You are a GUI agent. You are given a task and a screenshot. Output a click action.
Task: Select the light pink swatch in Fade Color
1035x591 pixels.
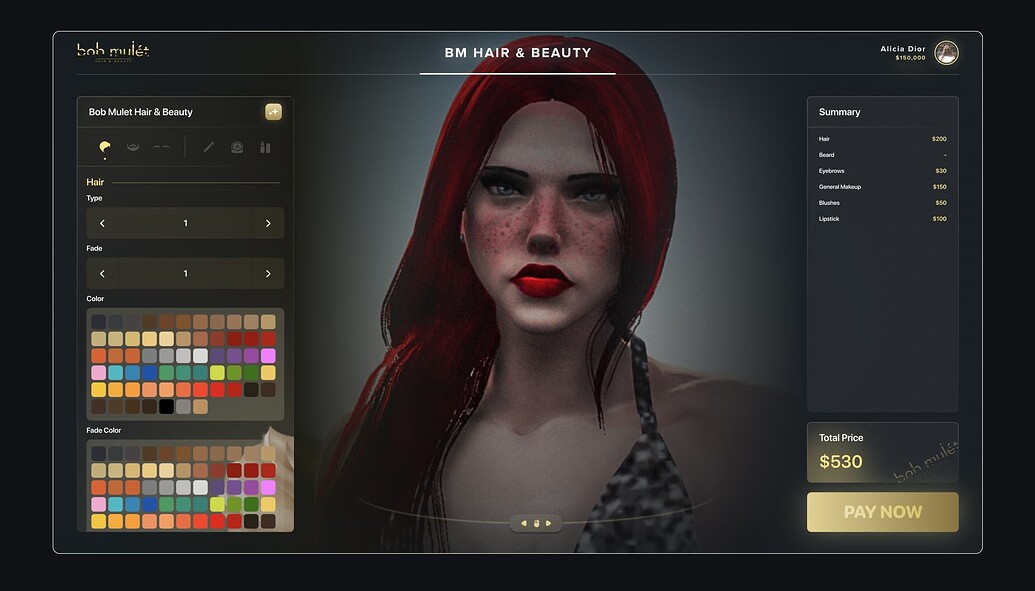coord(98,504)
